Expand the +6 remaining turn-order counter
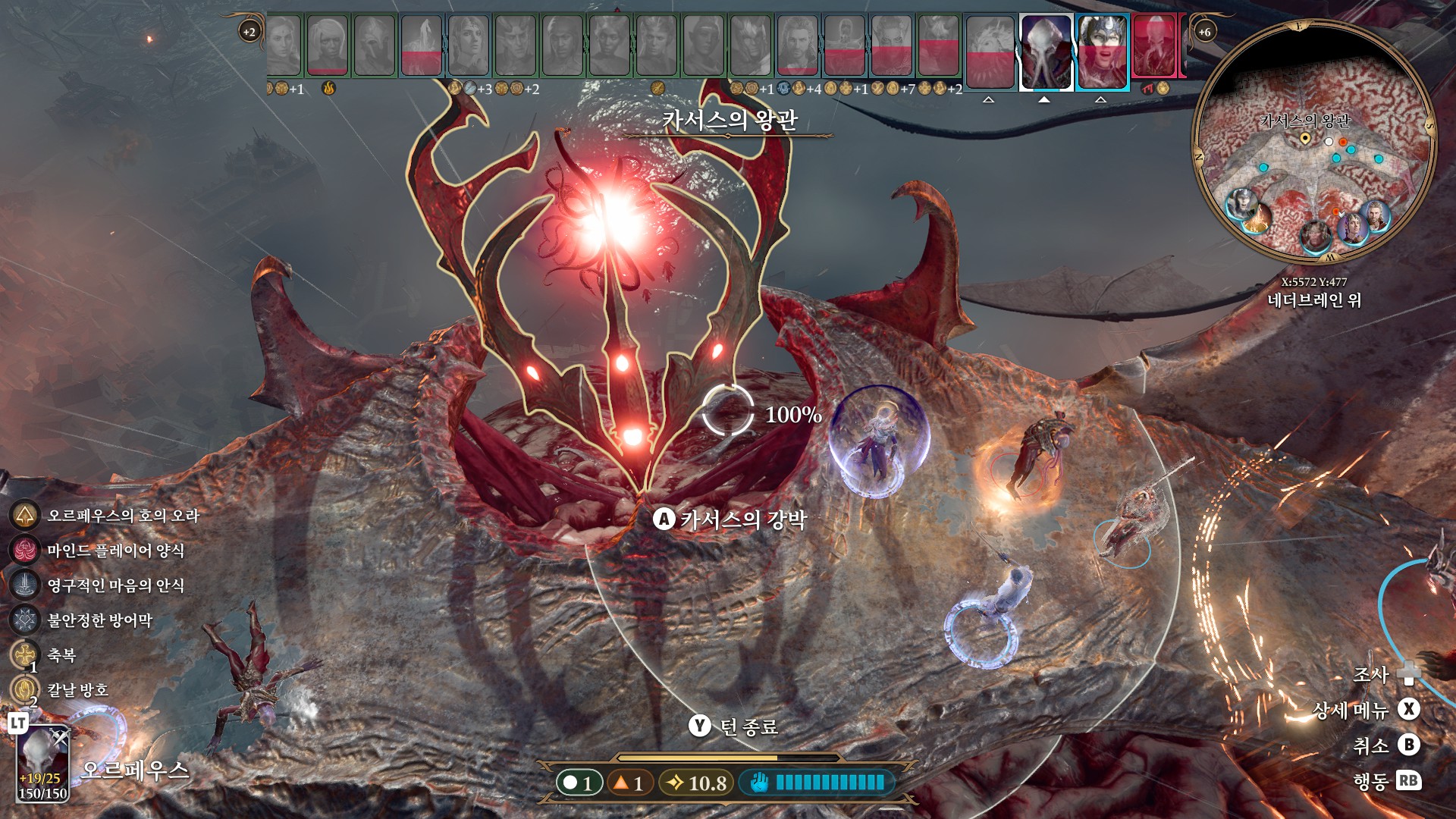The height and width of the screenshot is (819, 1456). coord(1204,32)
